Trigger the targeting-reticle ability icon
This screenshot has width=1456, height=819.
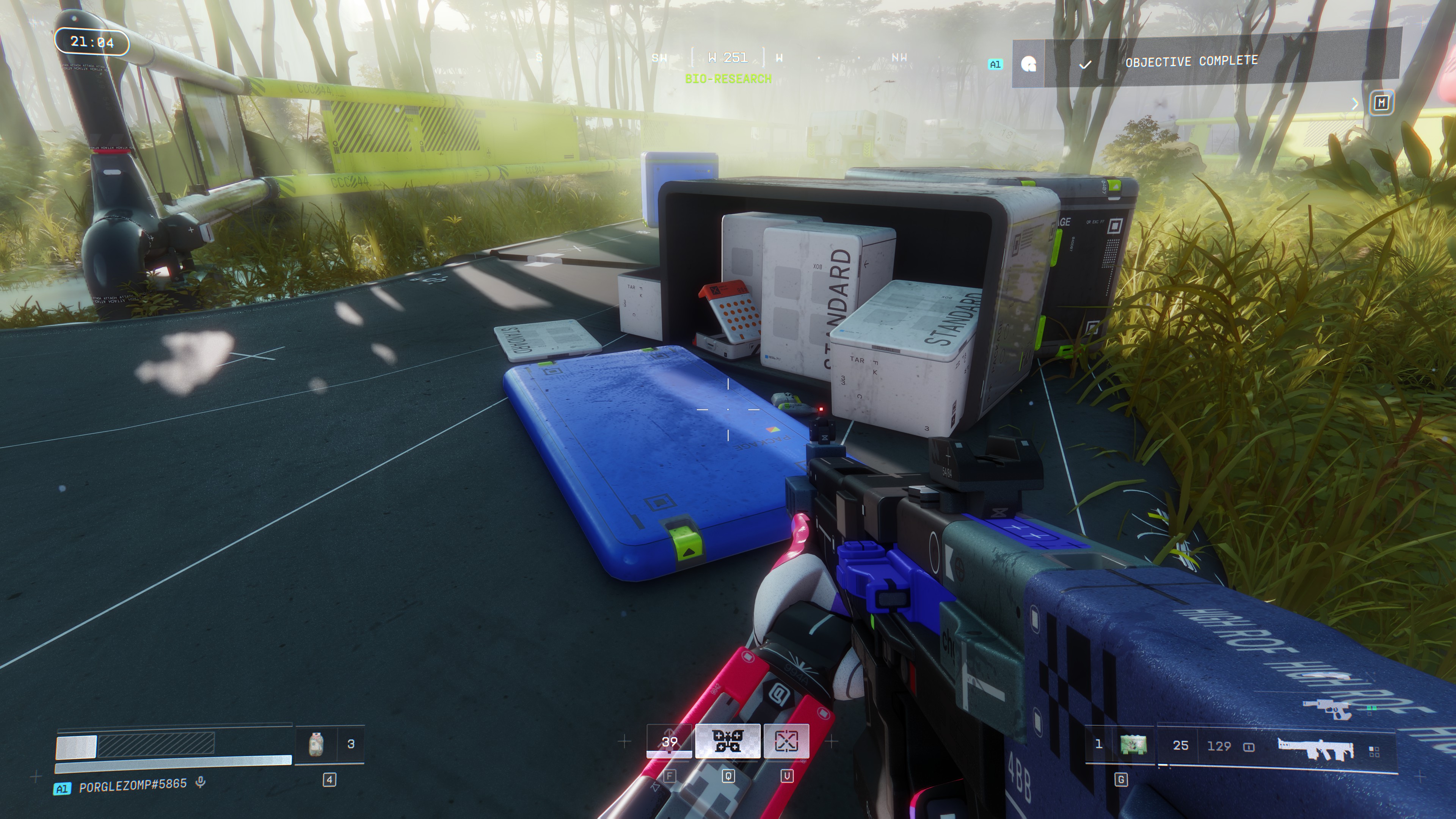[x=786, y=741]
